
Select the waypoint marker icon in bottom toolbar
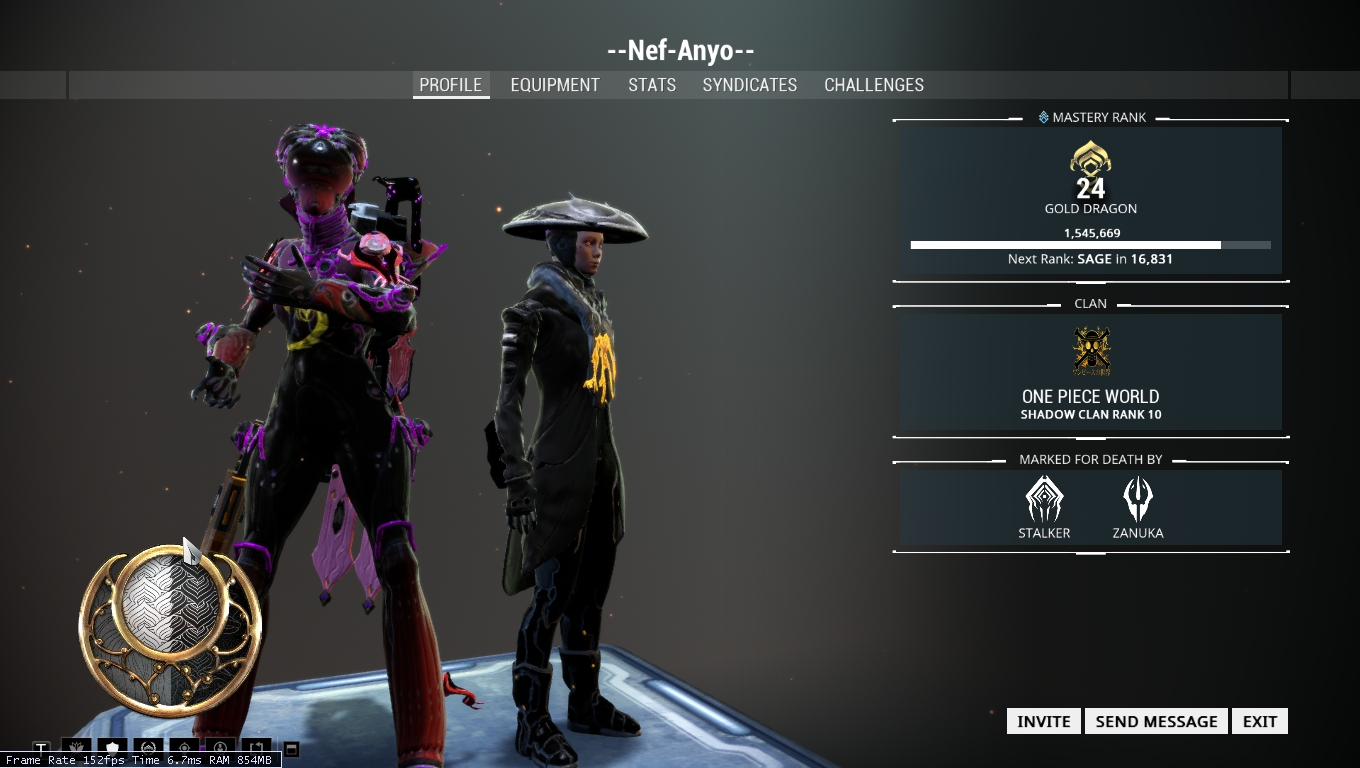click(x=185, y=747)
